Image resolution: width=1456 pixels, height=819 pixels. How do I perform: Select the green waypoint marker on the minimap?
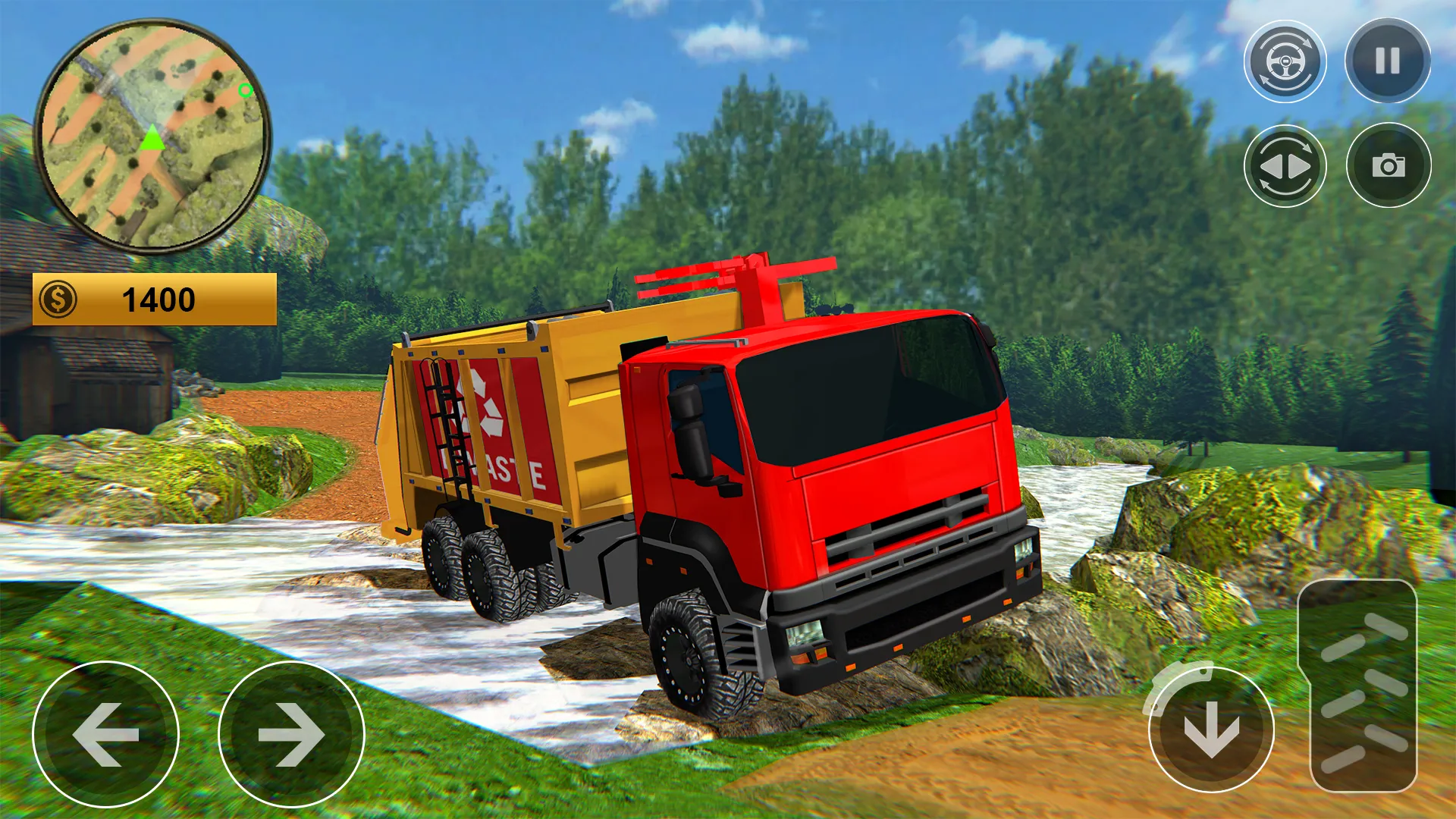pyautogui.click(x=245, y=91)
